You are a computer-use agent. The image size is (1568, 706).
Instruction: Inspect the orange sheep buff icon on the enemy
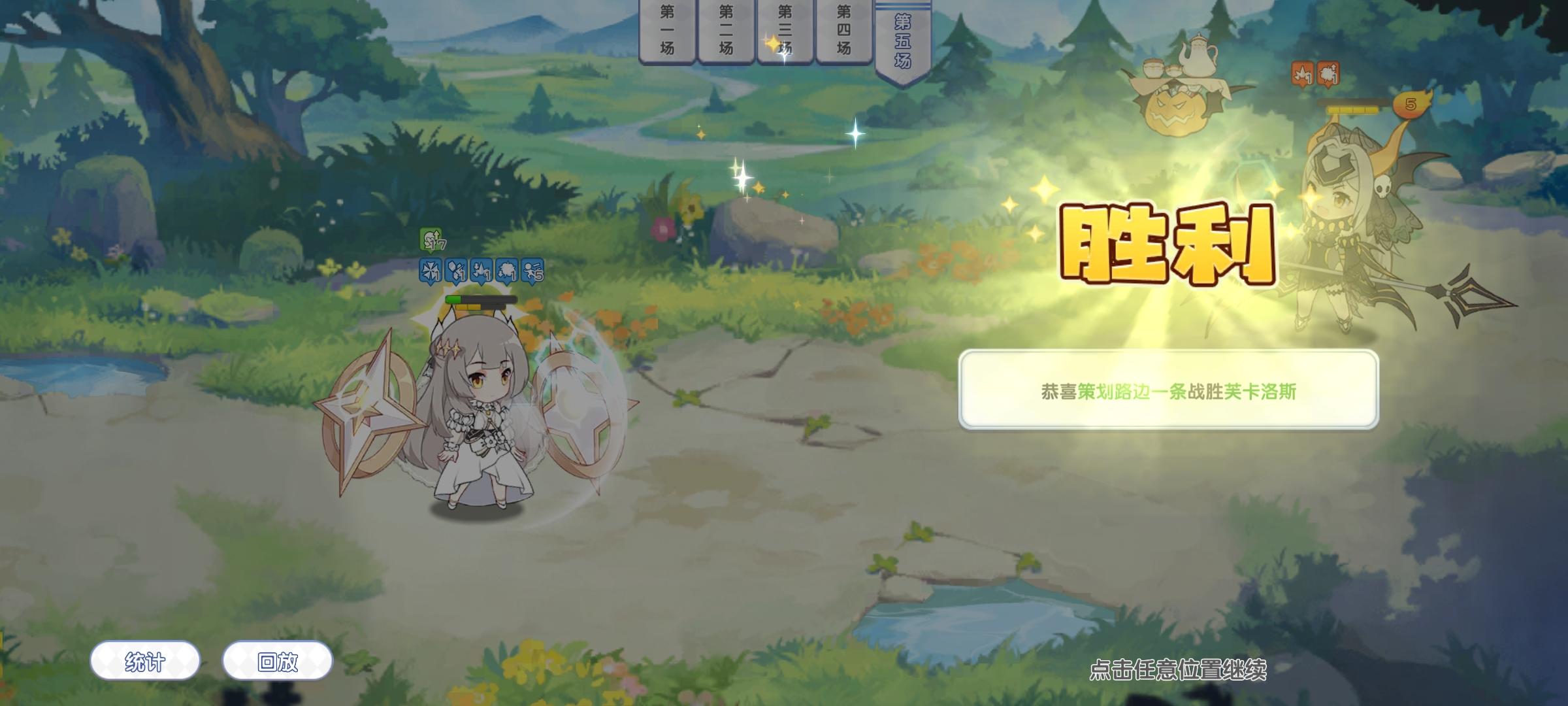tap(1328, 74)
